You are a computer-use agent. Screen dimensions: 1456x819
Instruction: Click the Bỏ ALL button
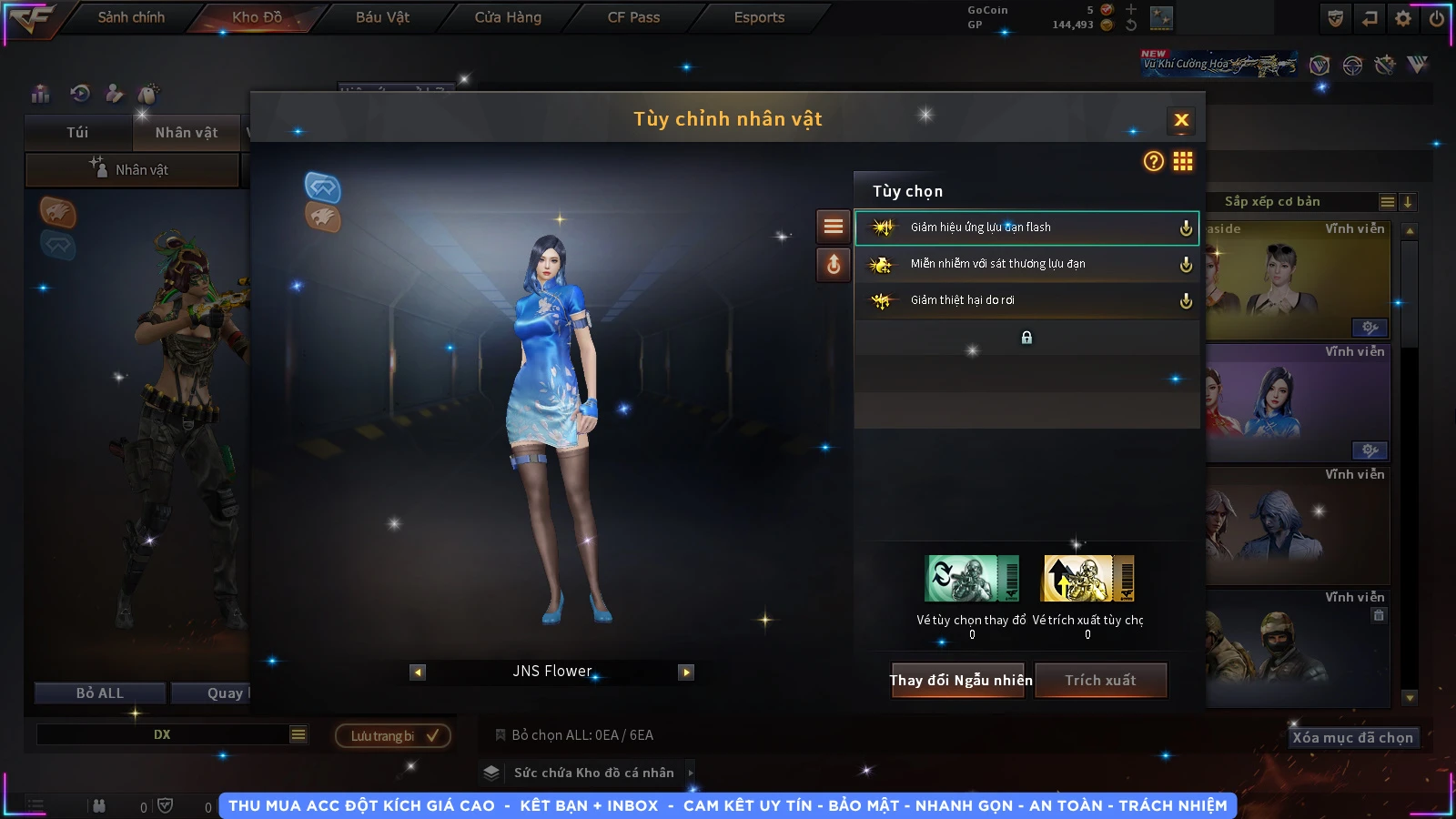(x=99, y=693)
